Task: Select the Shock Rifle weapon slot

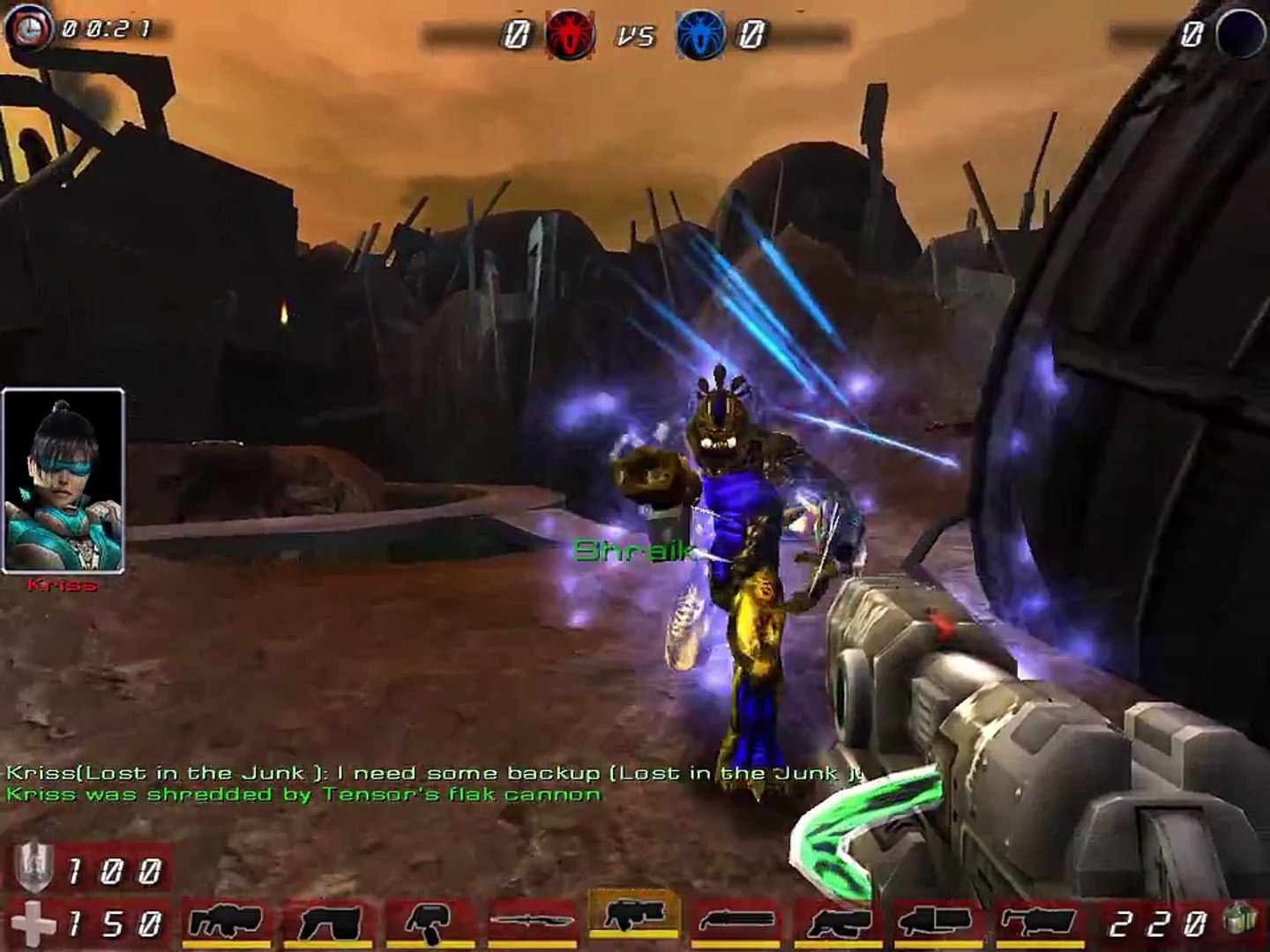Action: tap(532, 923)
